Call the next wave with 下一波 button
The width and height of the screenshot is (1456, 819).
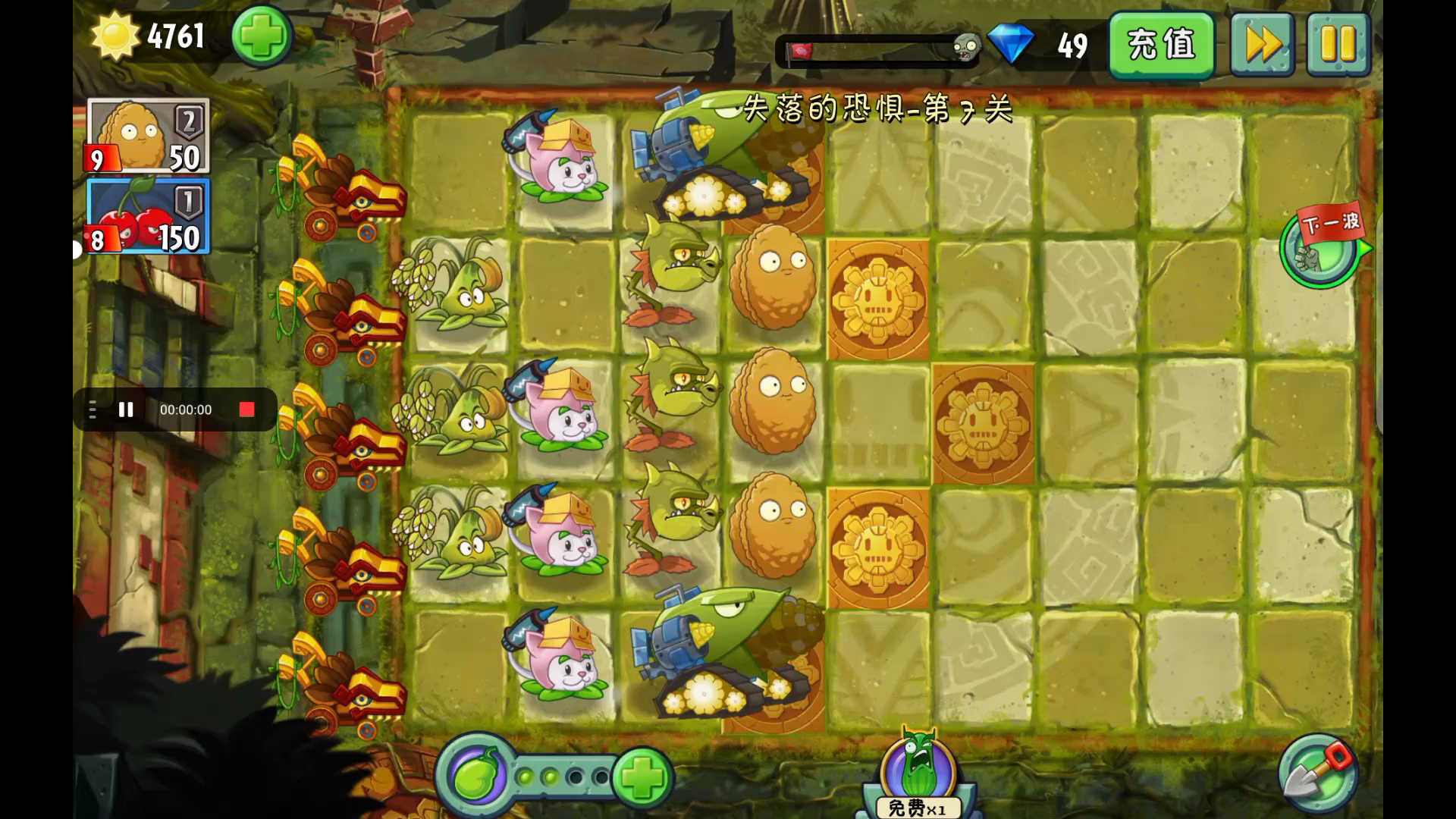tap(1323, 245)
